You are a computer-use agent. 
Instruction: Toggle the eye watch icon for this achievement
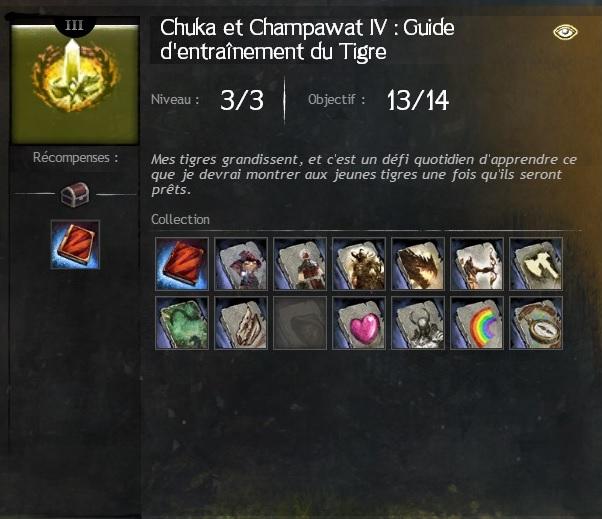566,32
